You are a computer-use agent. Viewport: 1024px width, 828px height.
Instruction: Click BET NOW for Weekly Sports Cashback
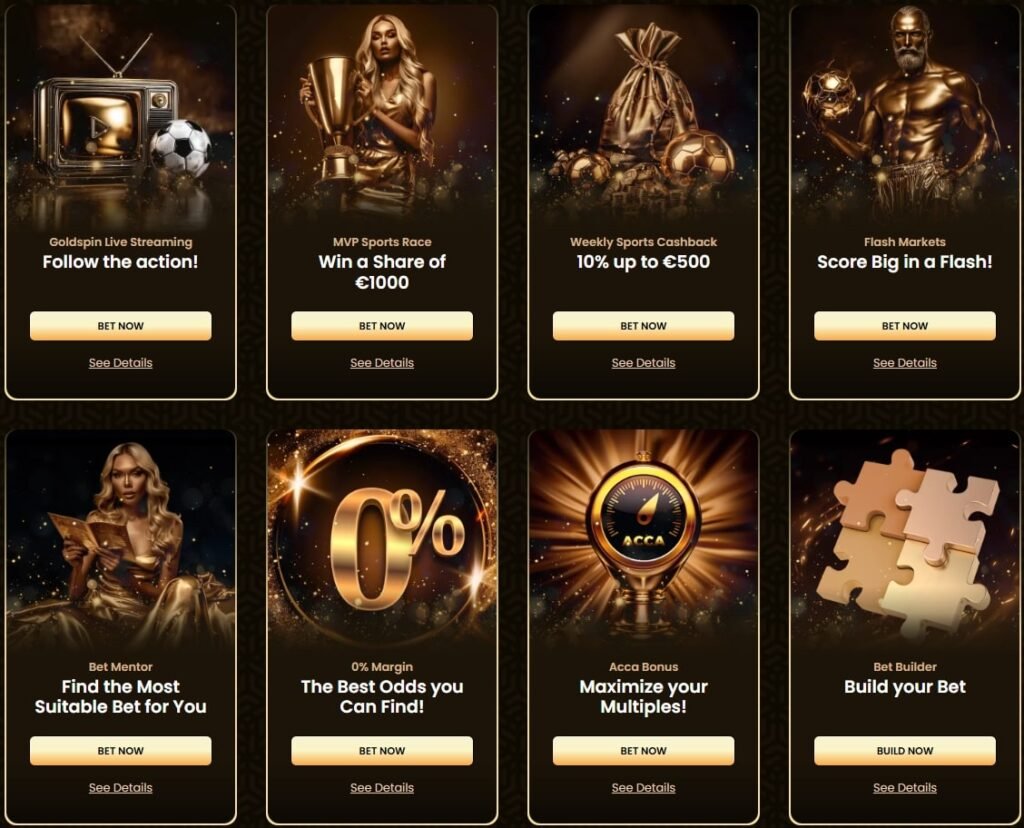click(x=643, y=326)
